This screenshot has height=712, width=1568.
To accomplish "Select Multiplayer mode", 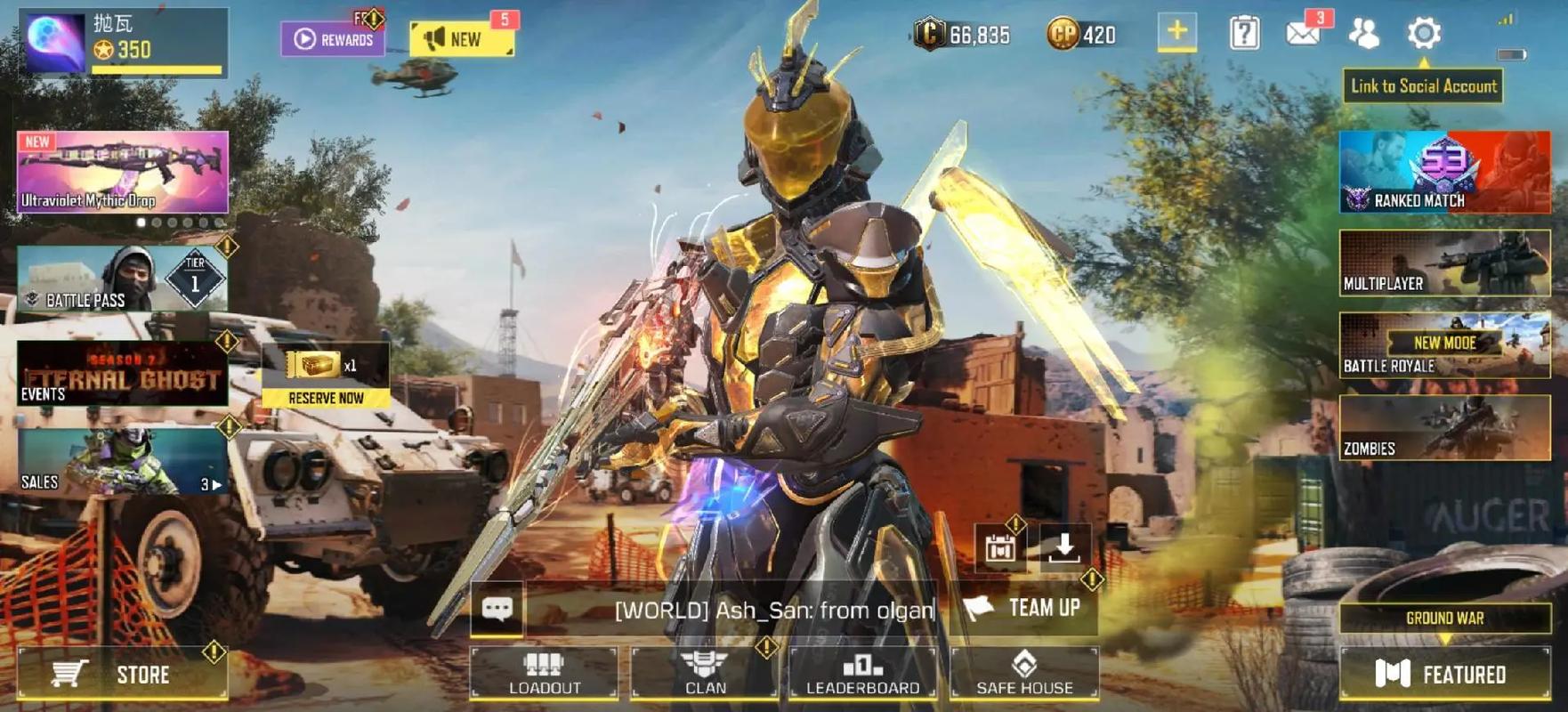I will pos(1444,263).
